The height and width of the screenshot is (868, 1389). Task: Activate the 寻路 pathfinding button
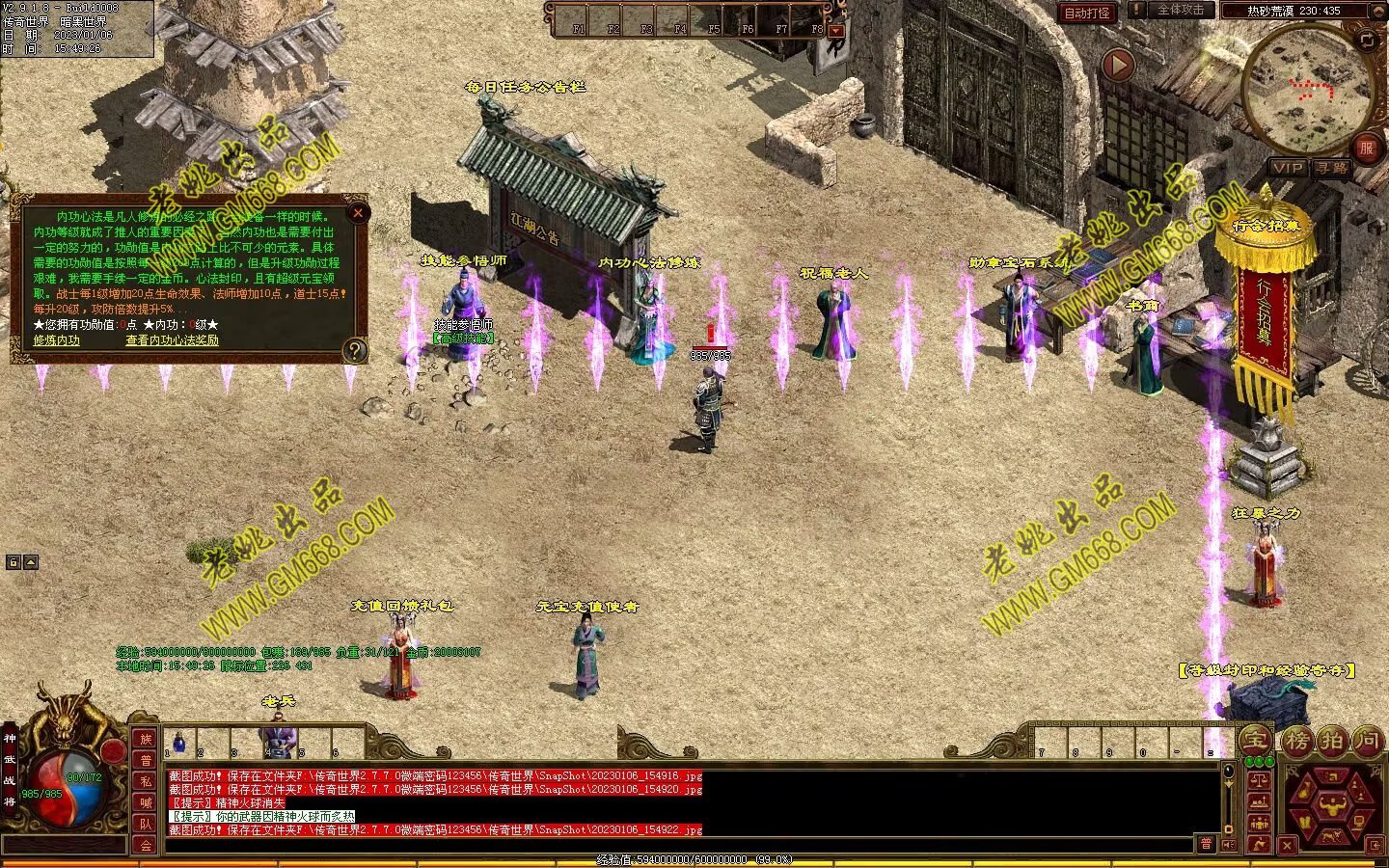click(1332, 168)
